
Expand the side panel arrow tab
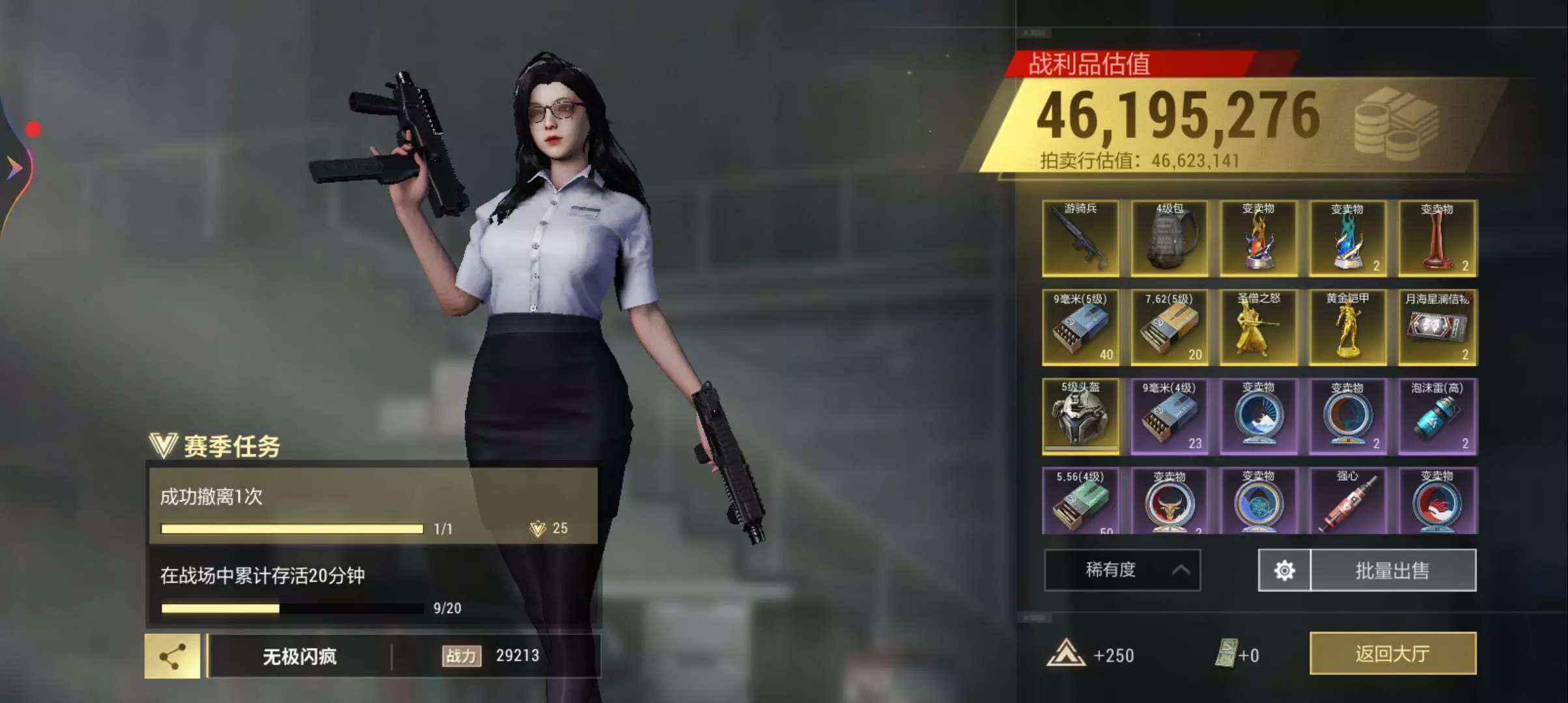tap(14, 168)
